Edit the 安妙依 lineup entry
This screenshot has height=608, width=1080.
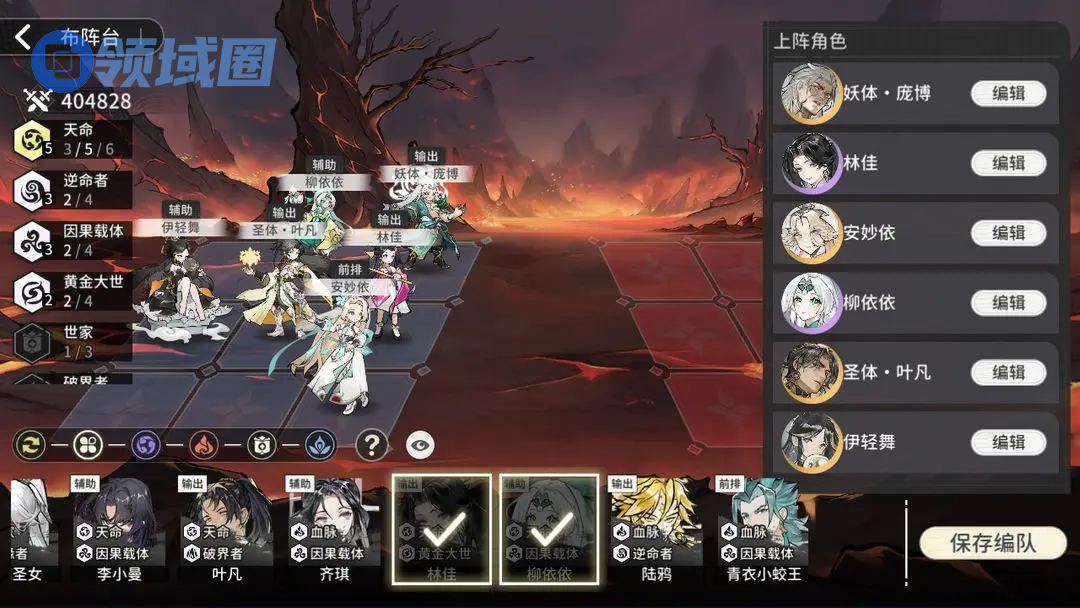[x=1008, y=233]
